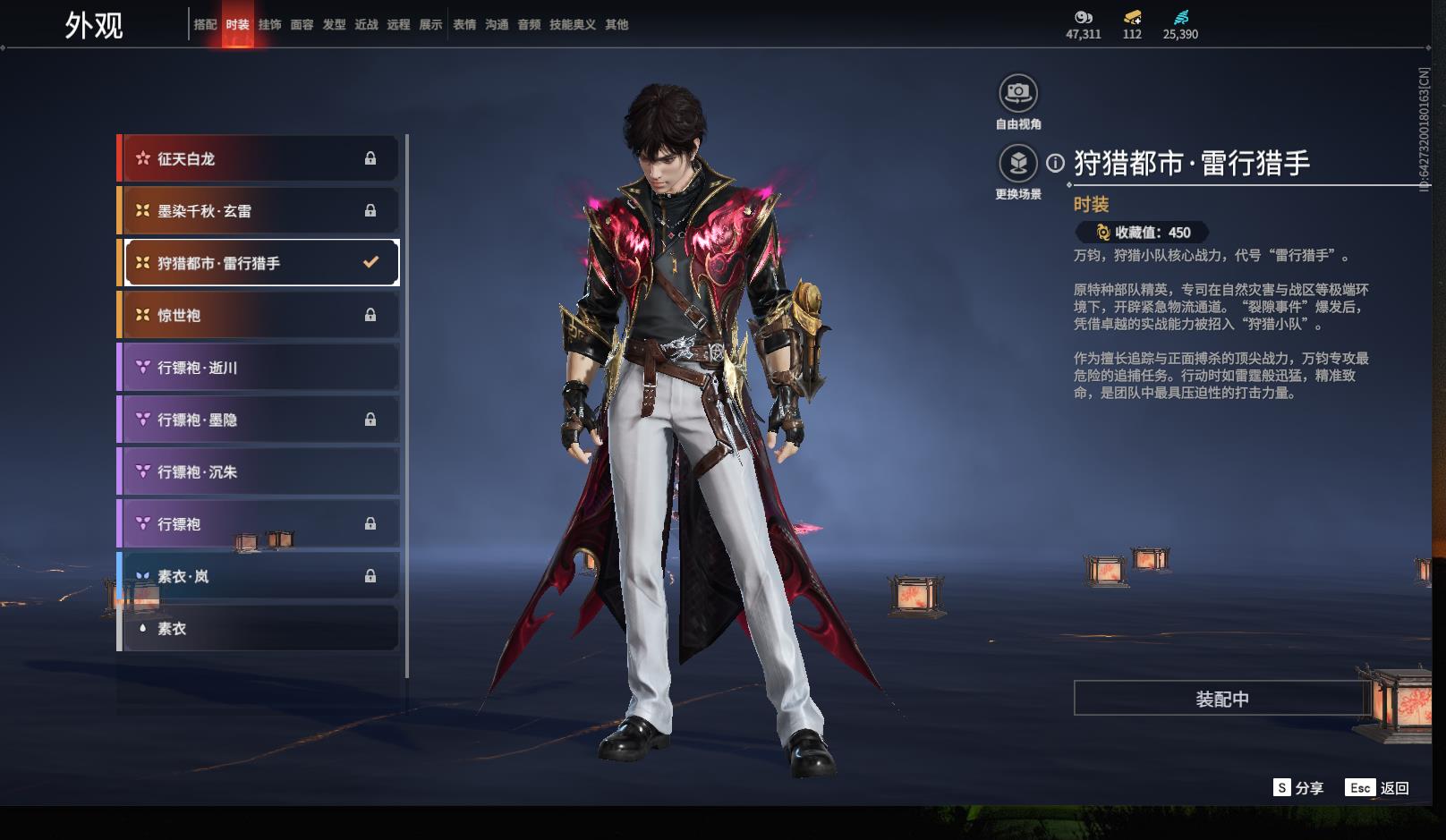
Task: Select the 技能奥义 tab
Action: point(572,25)
